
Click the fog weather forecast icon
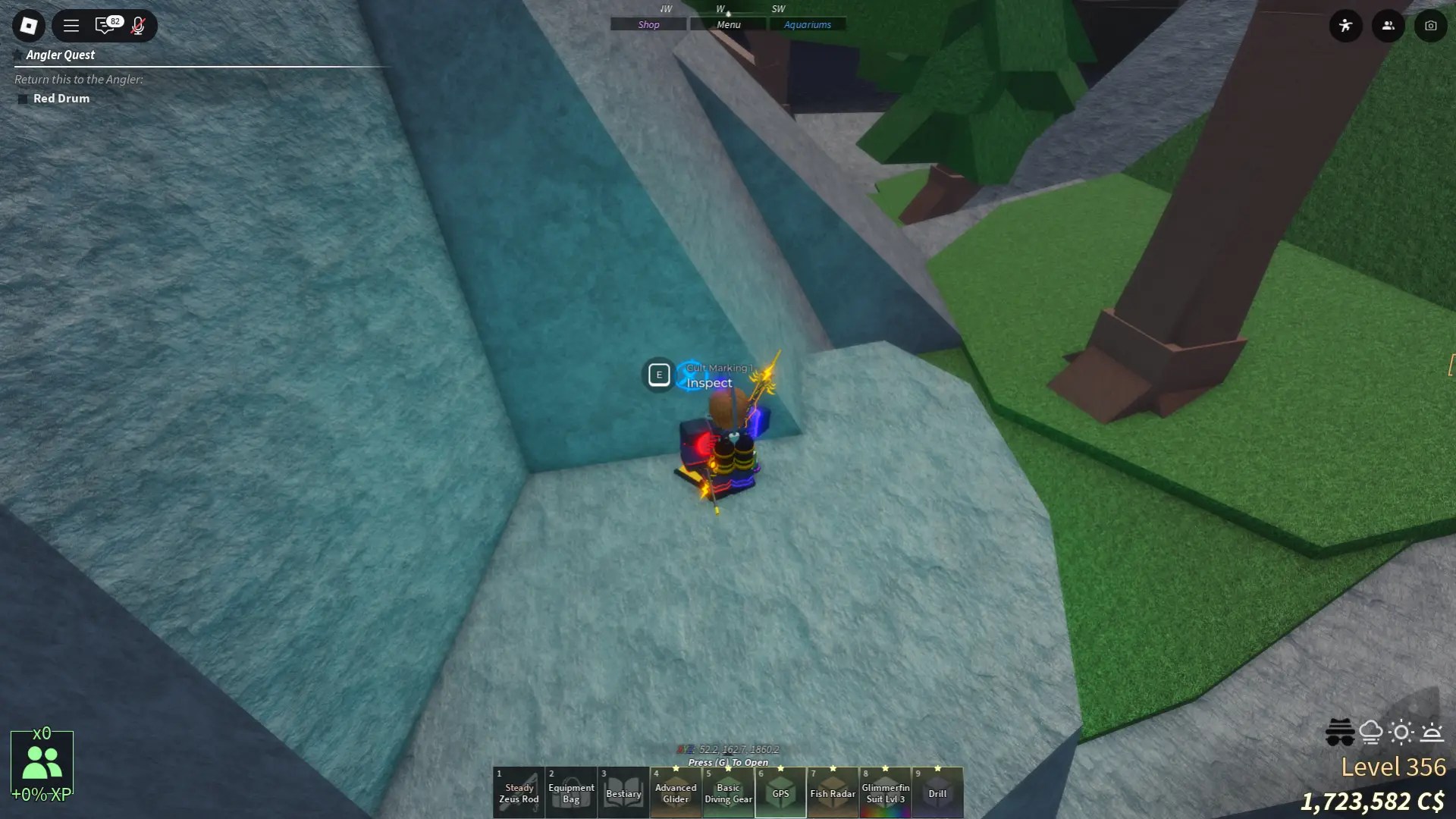pyautogui.click(x=1372, y=732)
